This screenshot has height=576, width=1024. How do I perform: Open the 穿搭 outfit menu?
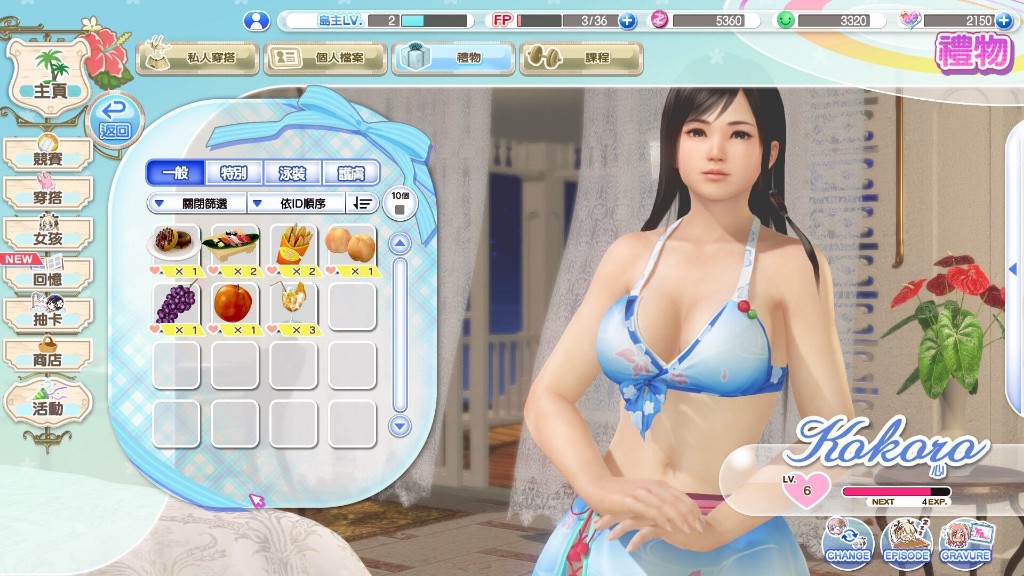(48, 194)
